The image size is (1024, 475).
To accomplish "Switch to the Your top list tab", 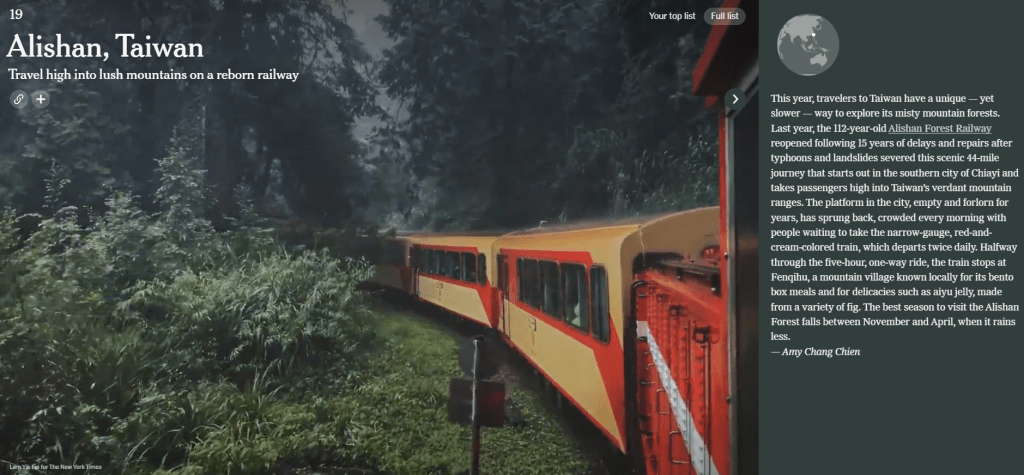I will coord(672,16).
